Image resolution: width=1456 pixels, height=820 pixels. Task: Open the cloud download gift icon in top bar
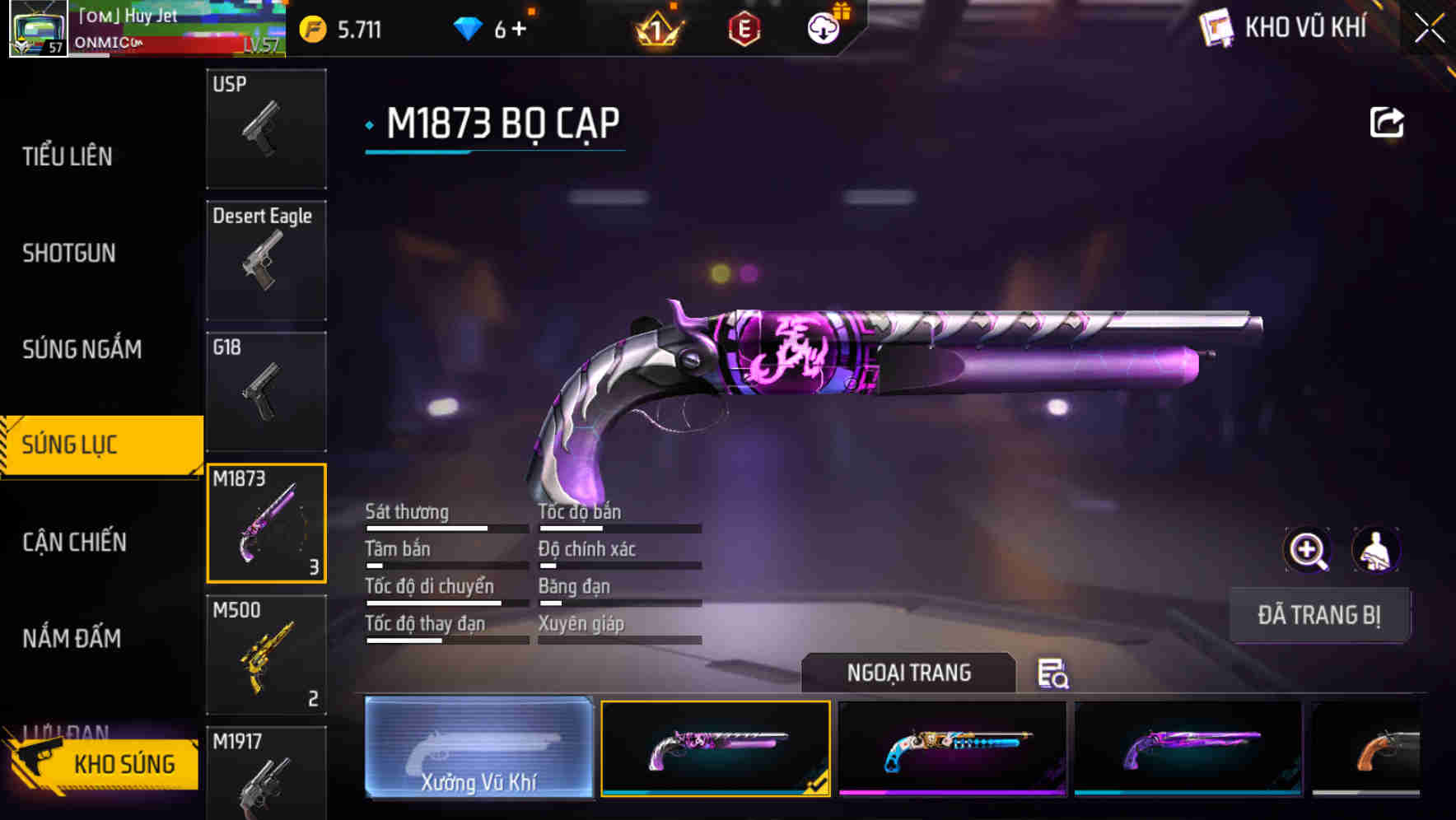click(824, 27)
